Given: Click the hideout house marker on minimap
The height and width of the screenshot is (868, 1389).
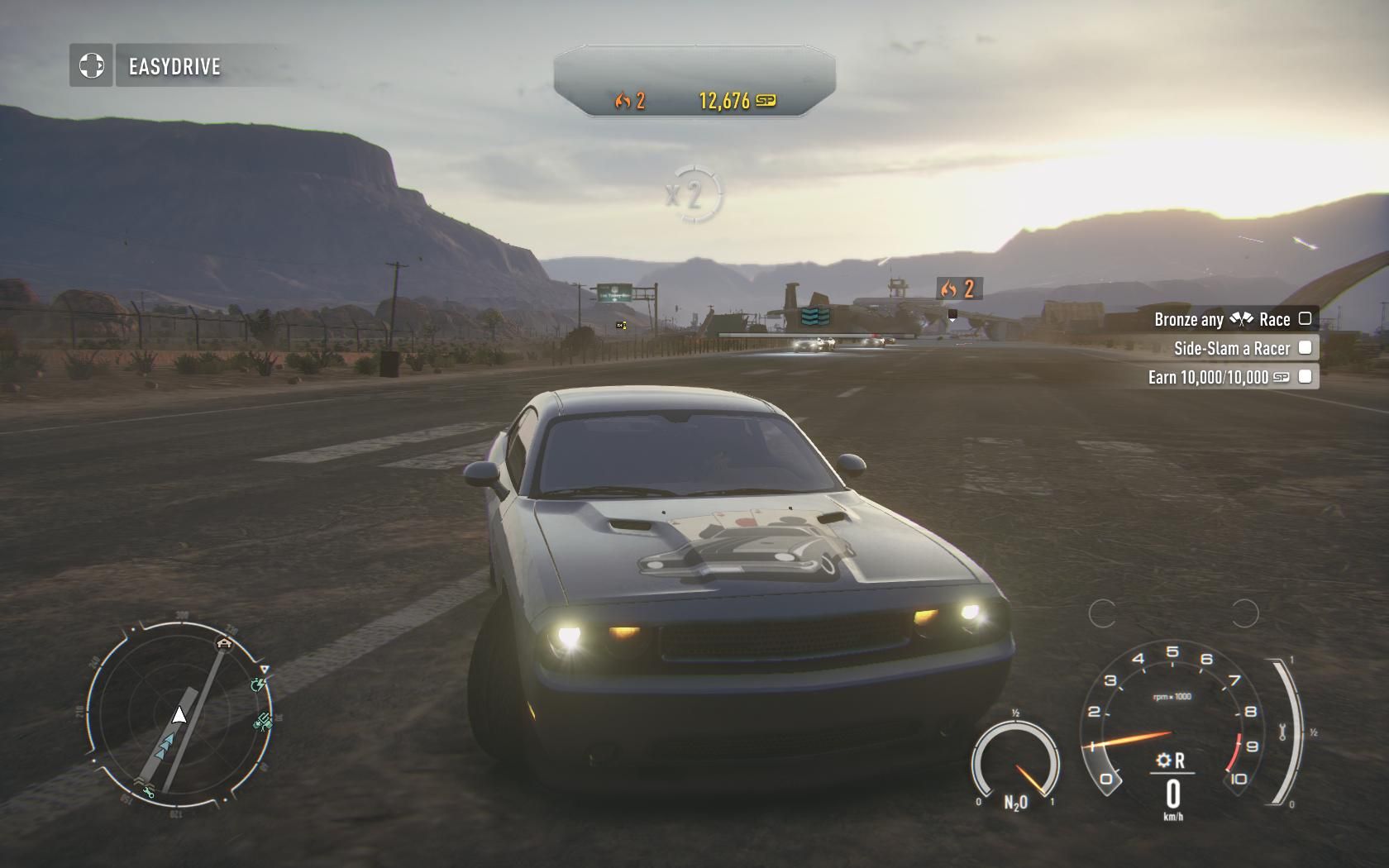Looking at the screenshot, I should click(x=224, y=642).
